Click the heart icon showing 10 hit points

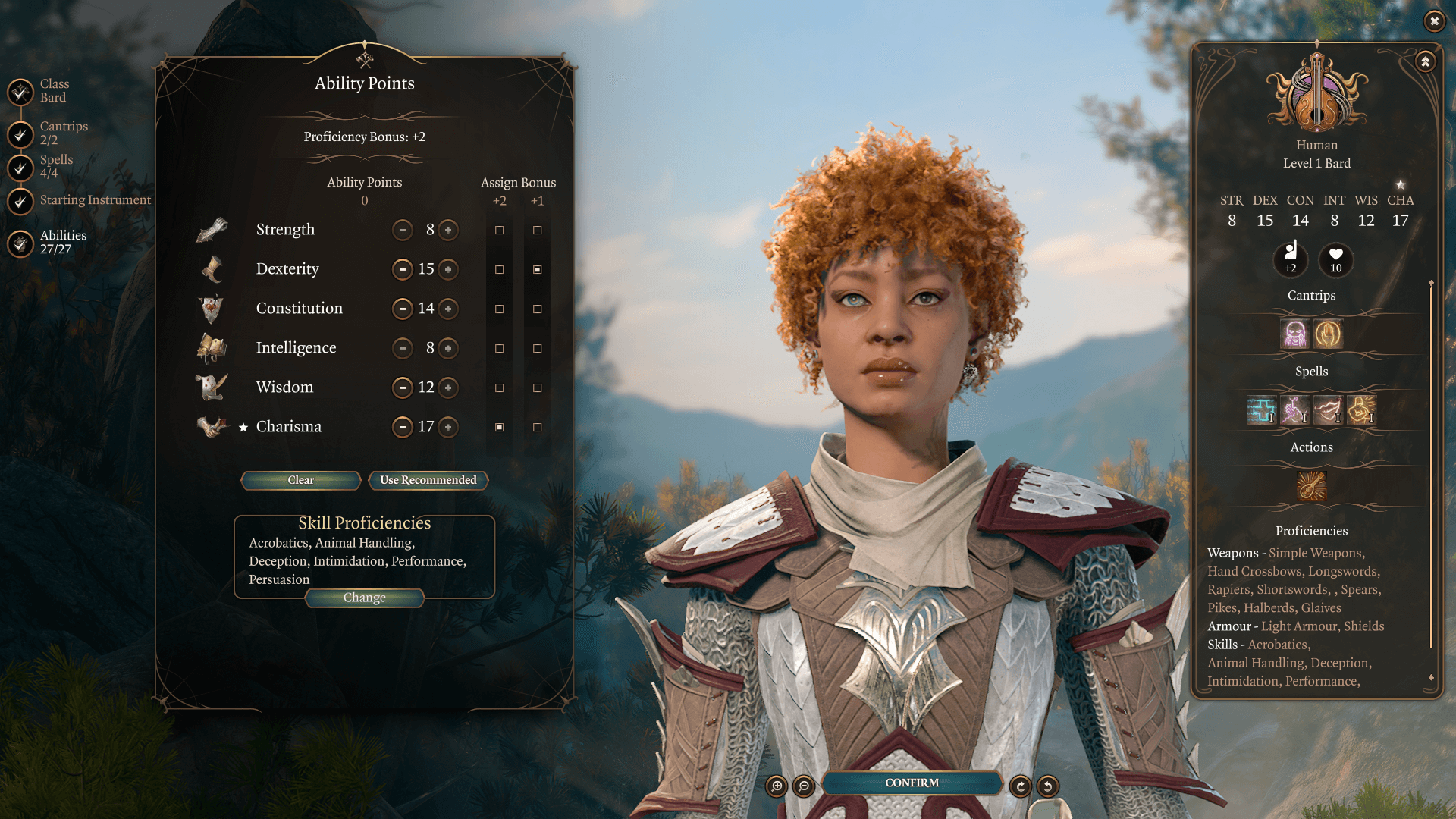point(1335,259)
